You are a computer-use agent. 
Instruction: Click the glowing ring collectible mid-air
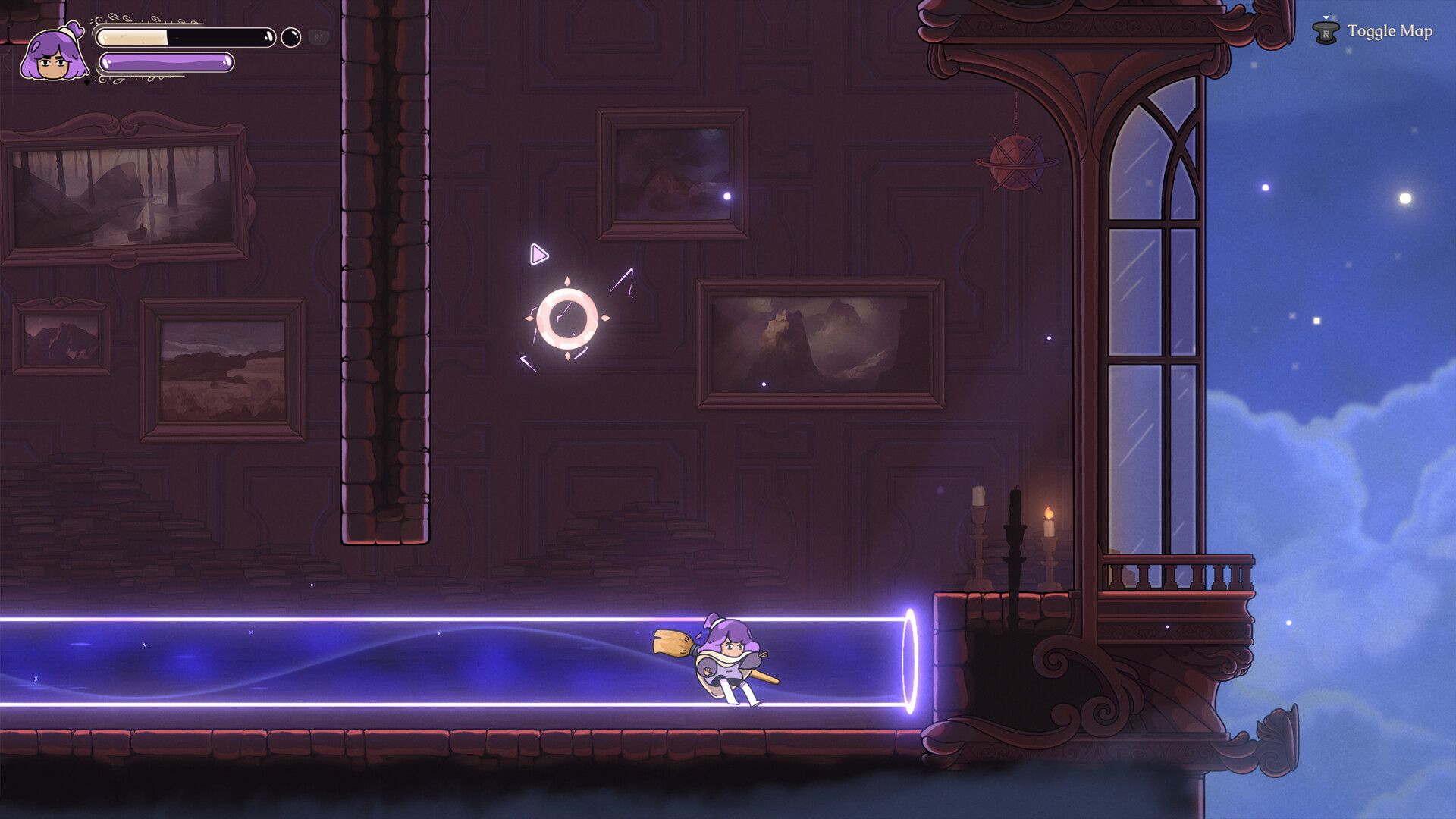567,317
